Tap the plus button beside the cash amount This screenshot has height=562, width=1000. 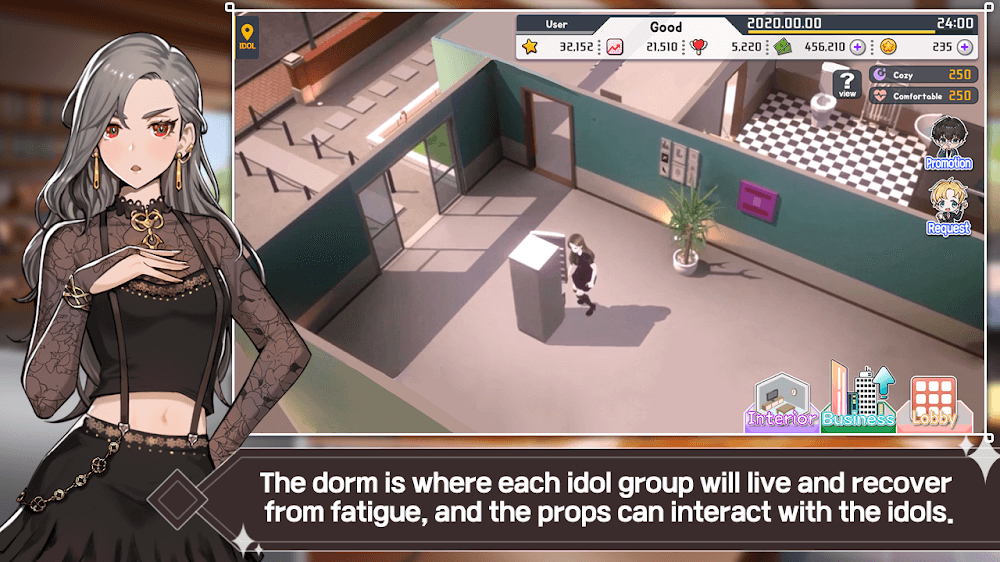(x=857, y=47)
